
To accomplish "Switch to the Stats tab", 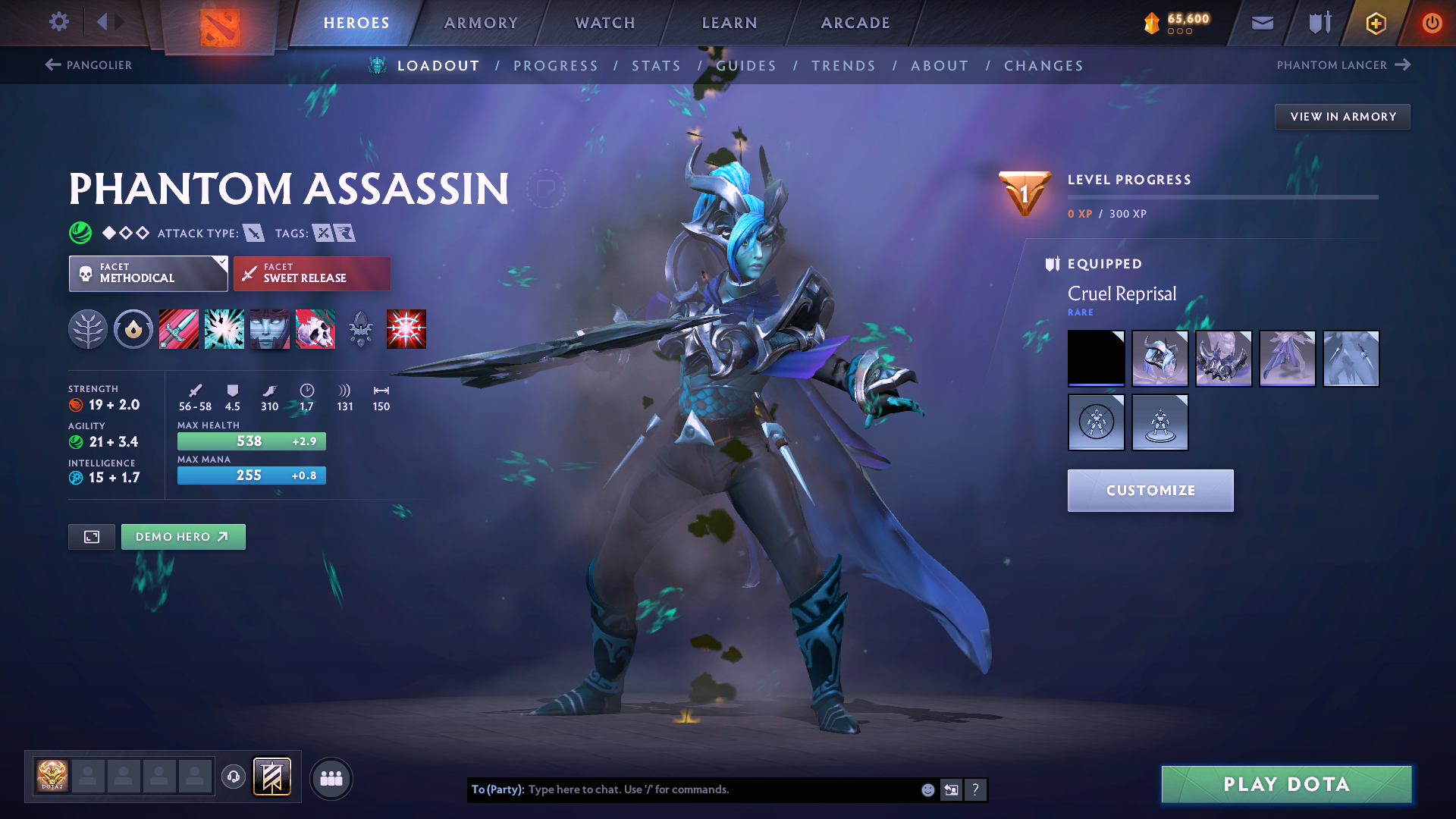I will pos(656,65).
